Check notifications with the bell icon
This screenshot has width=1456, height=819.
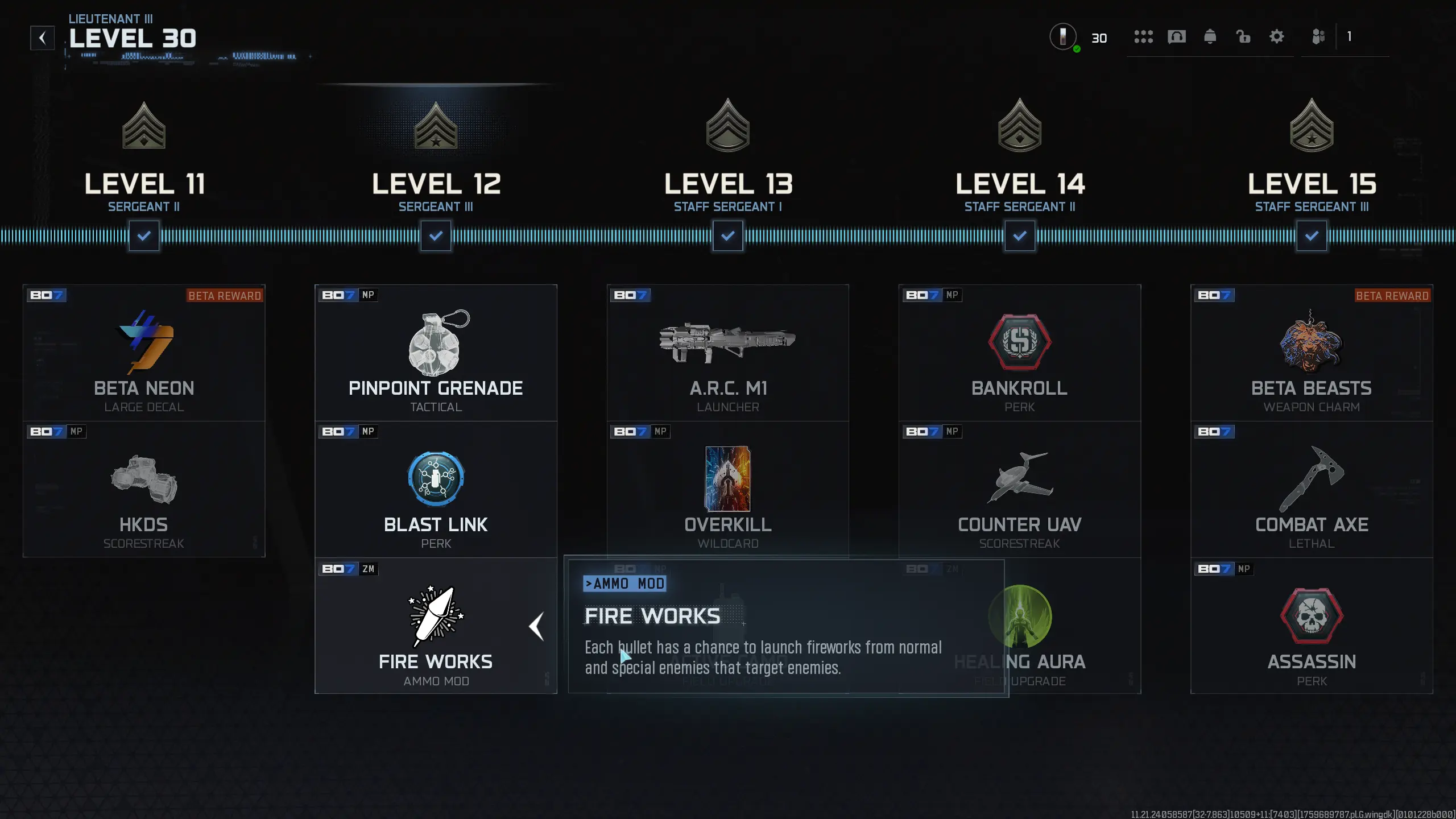[x=1210, y=37]
